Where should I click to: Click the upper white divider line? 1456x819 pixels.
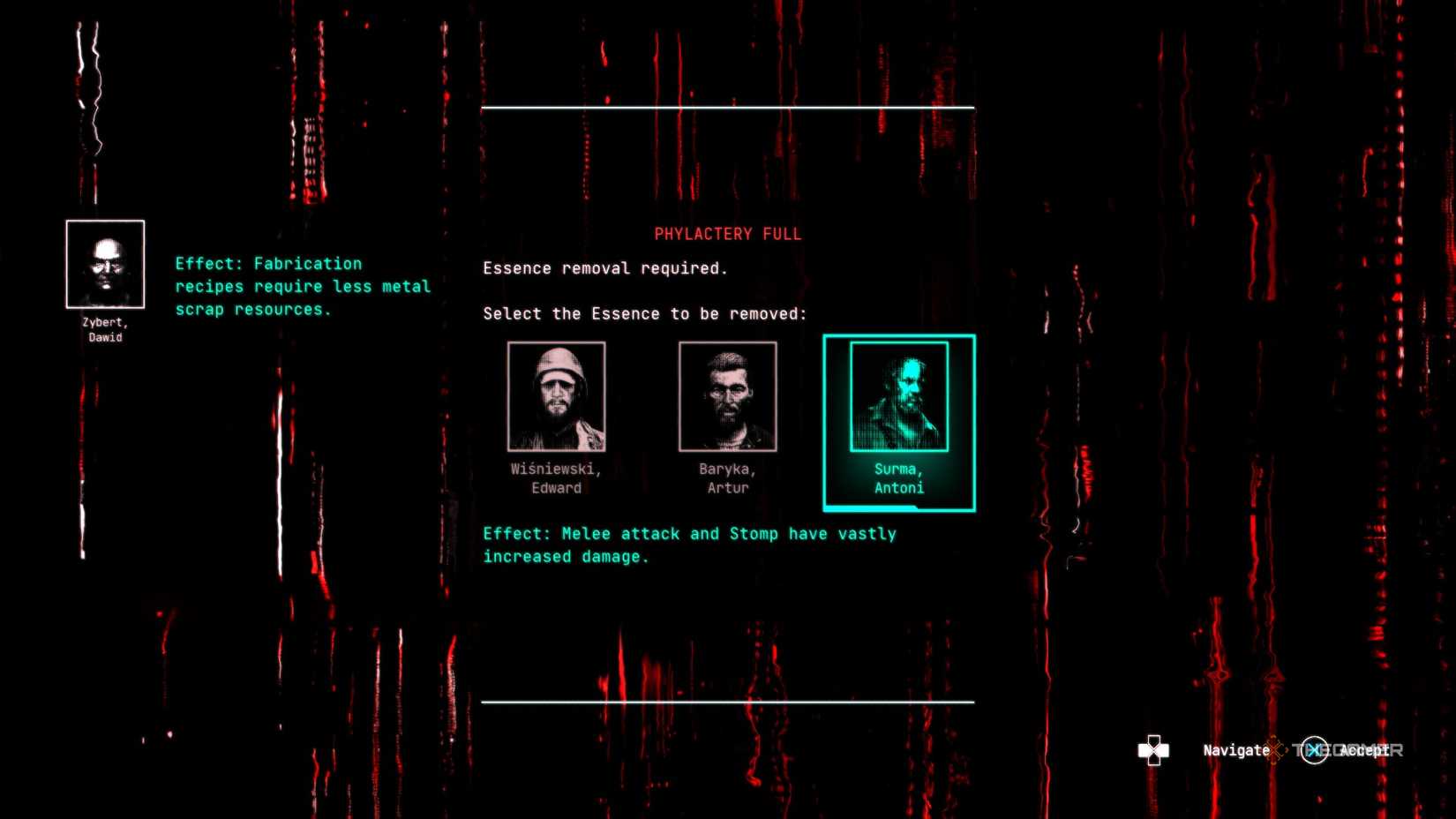[x=728, y=108]
